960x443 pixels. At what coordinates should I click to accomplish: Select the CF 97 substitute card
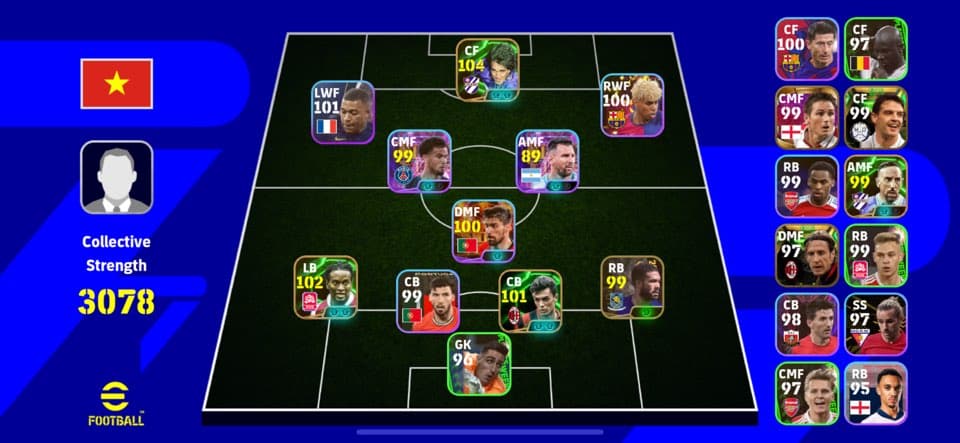[875, 49]
